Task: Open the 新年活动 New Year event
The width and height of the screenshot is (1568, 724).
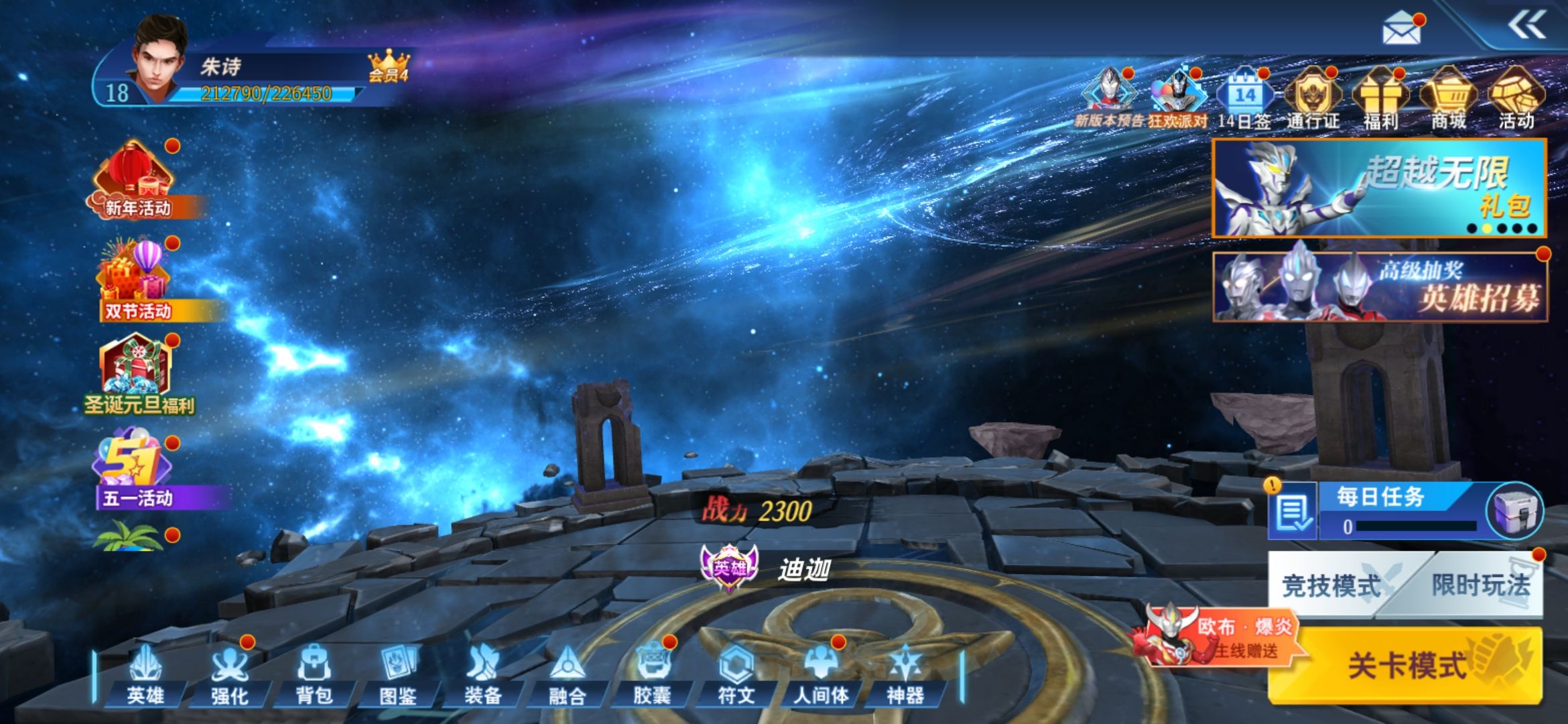Action: 137,181
